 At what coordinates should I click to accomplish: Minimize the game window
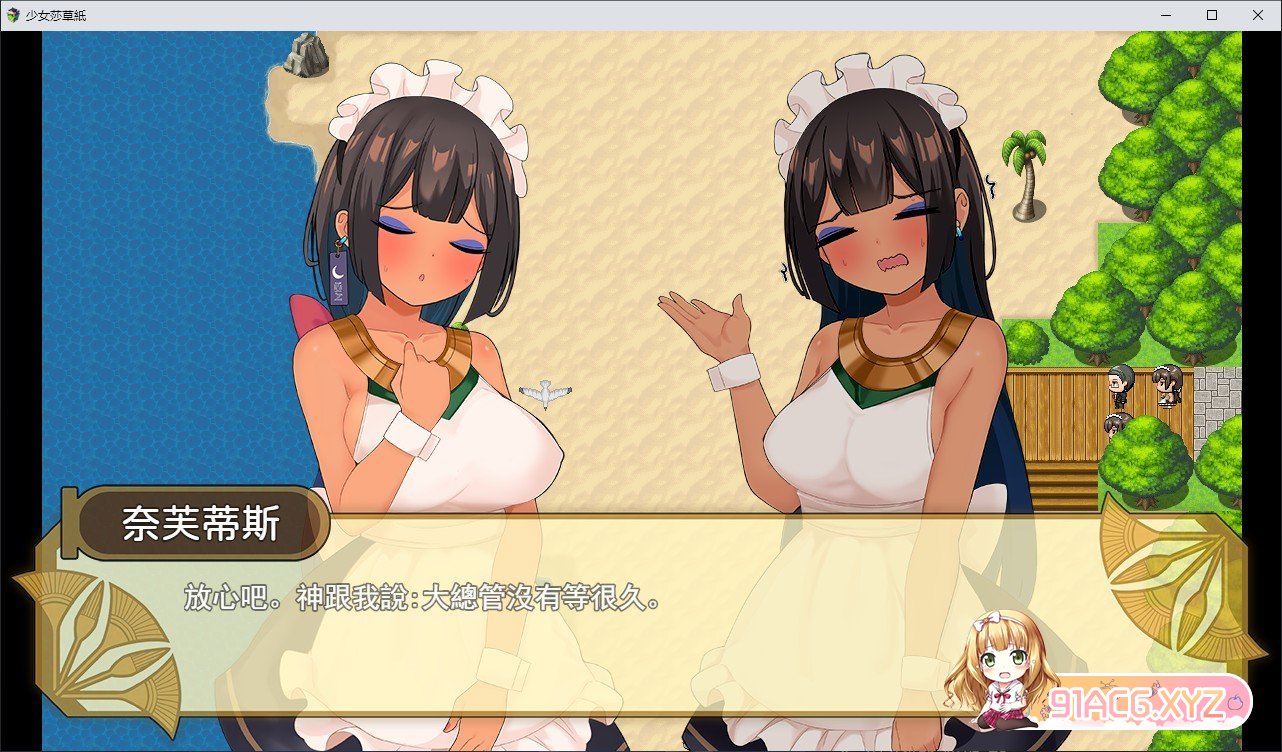tap(1166, 15)
